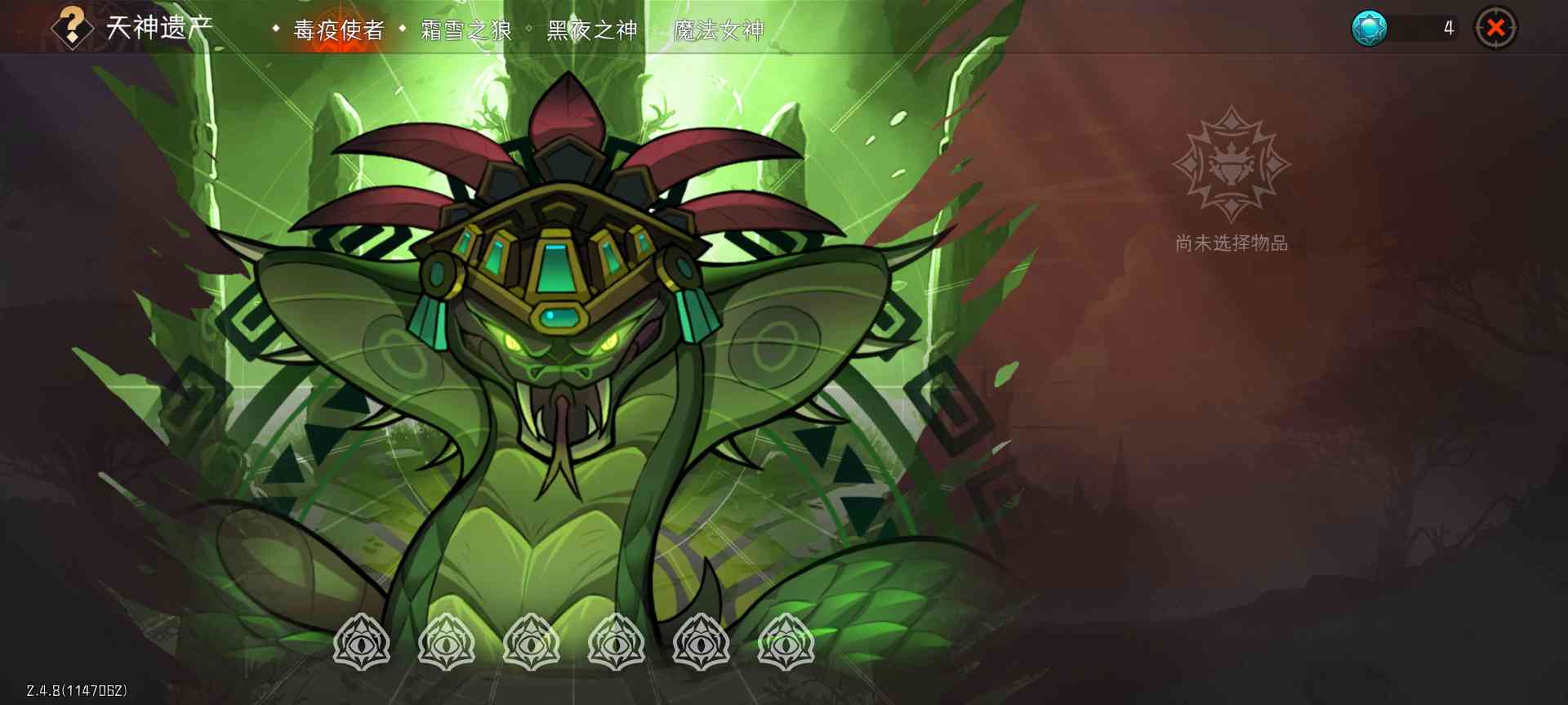Open the 魔法女神 category

(x=720, y=27)
